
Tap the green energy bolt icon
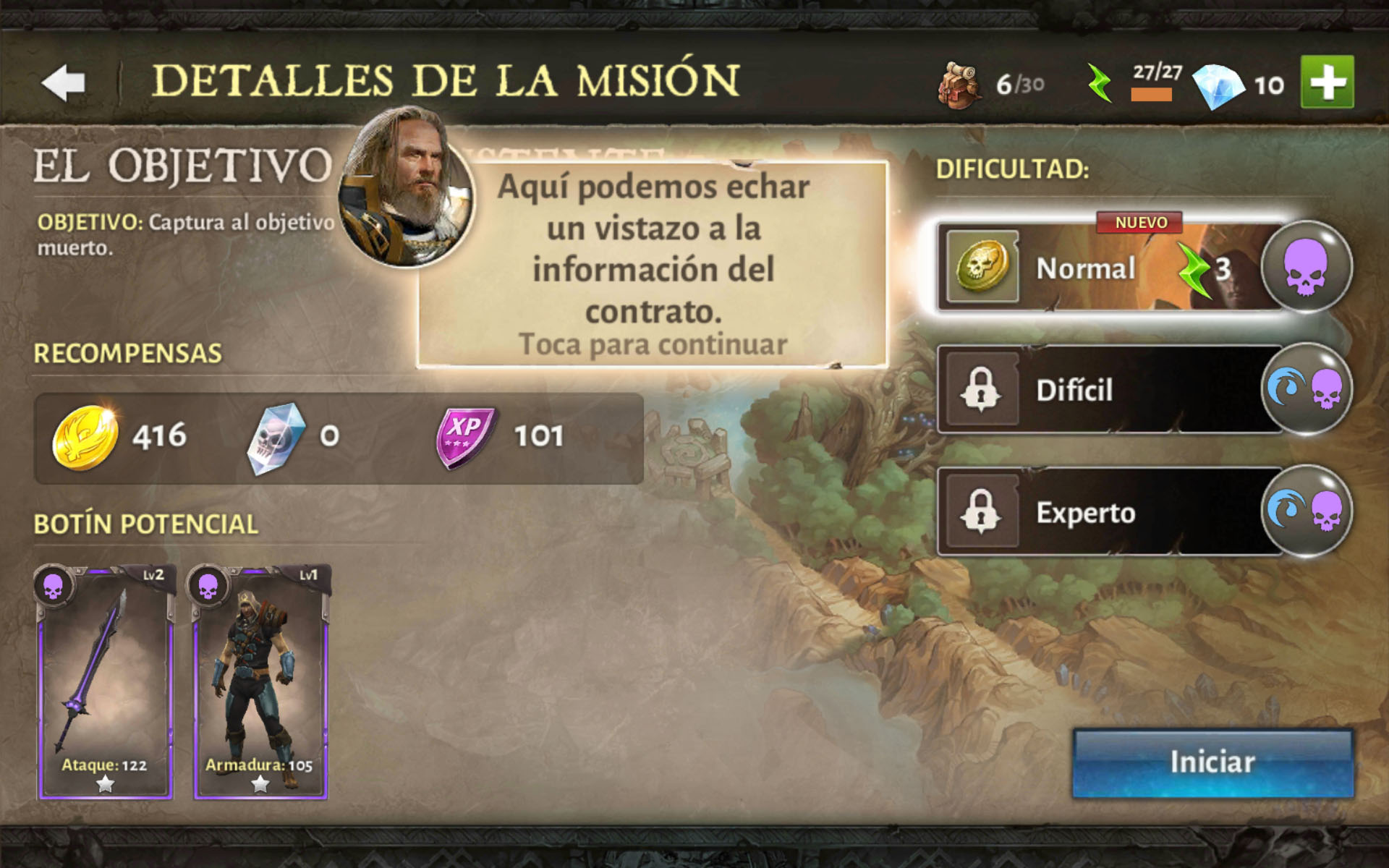click(x=1100, y=83)
